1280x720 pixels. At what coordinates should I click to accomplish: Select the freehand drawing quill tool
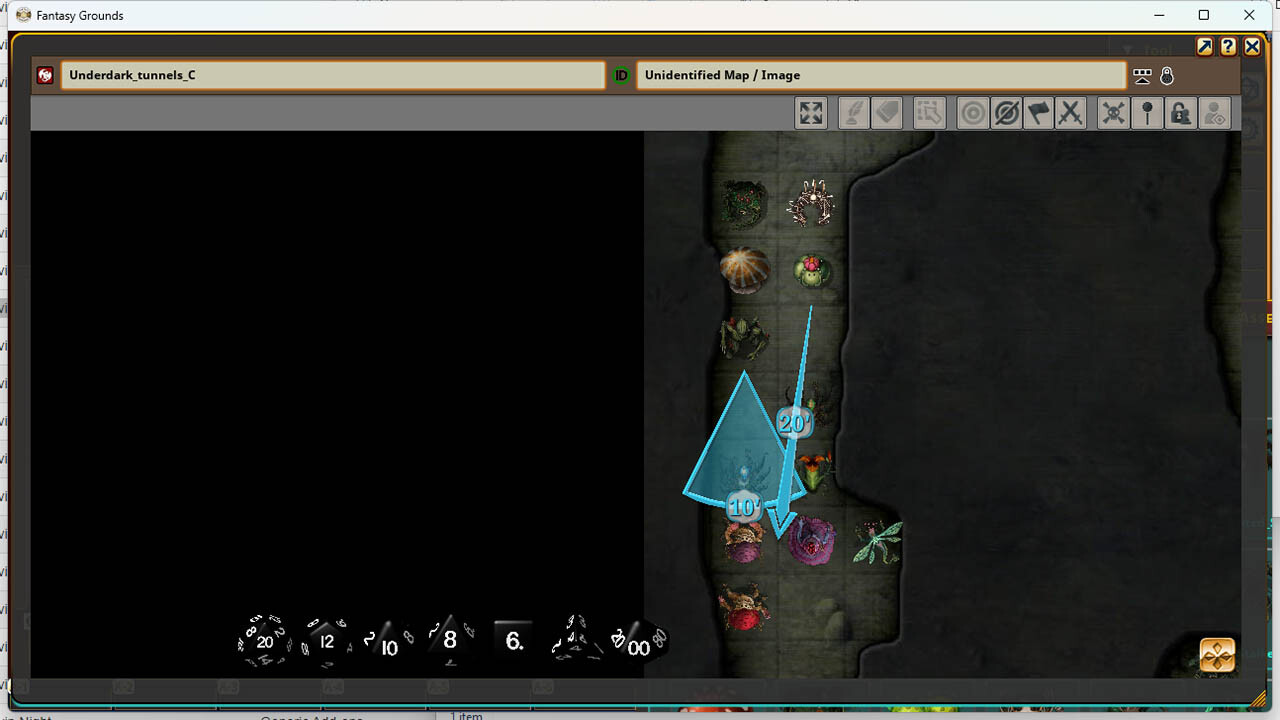tap(853, 112)
